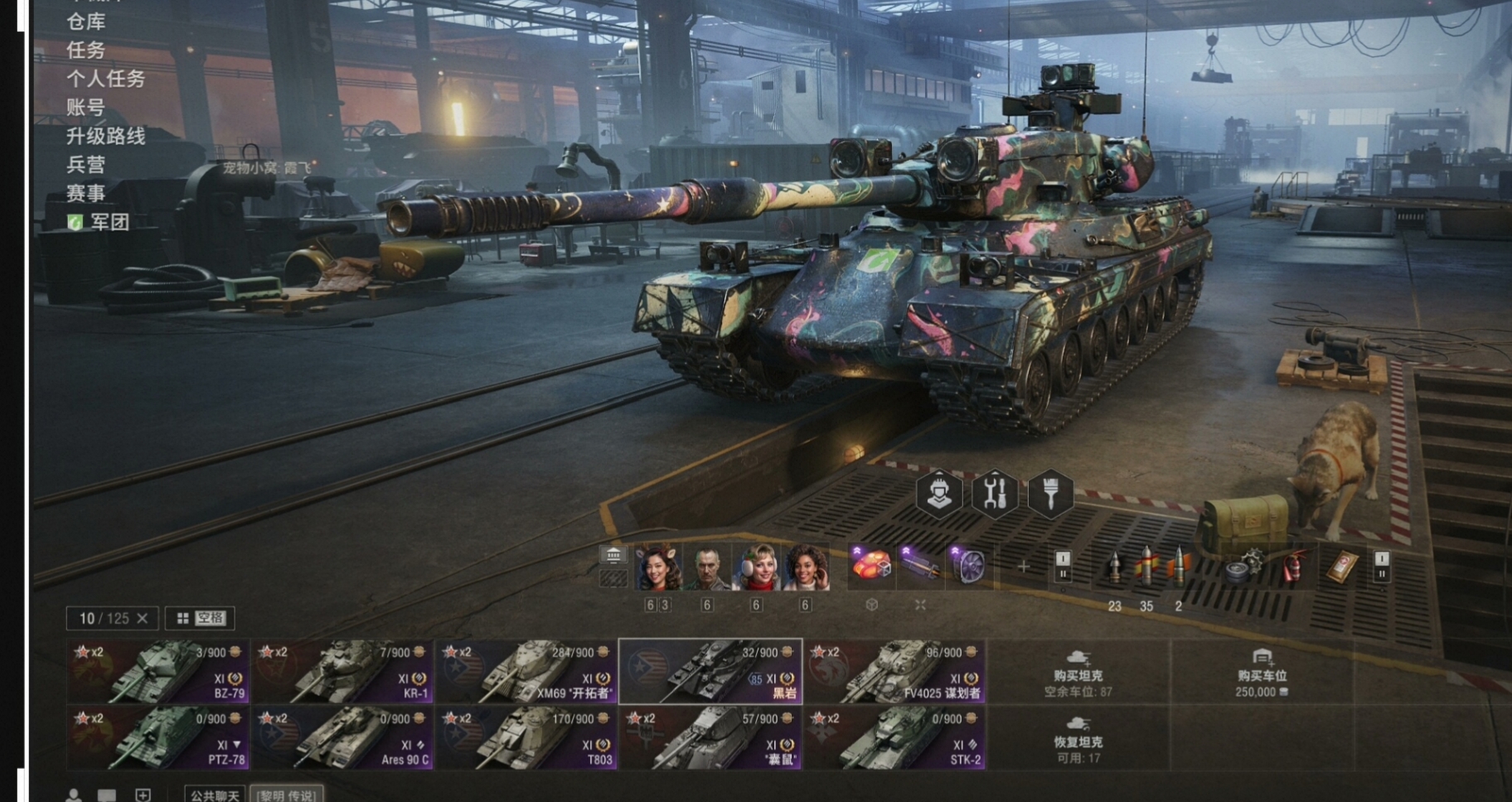Select the STK-2 tank tile
Screen dimensions: 1512x802
[x=894, y=737]
